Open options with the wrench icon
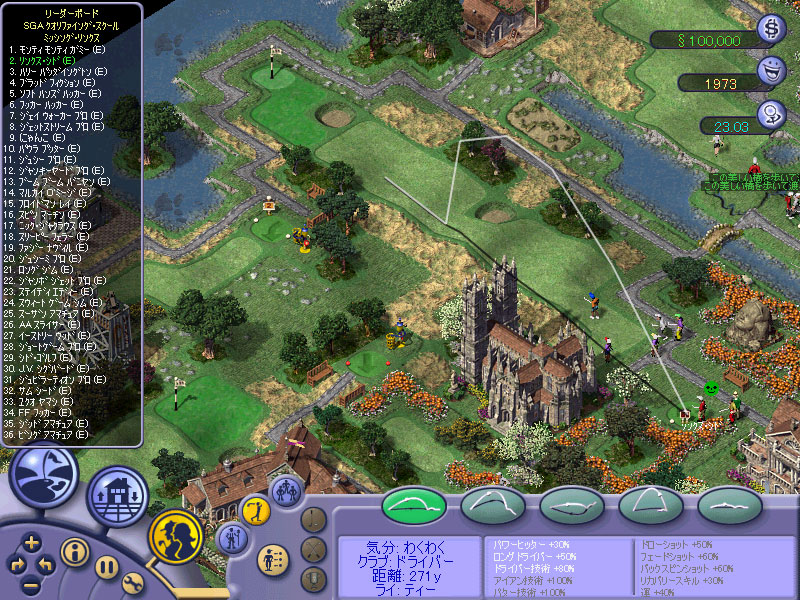 coord(133,584)
